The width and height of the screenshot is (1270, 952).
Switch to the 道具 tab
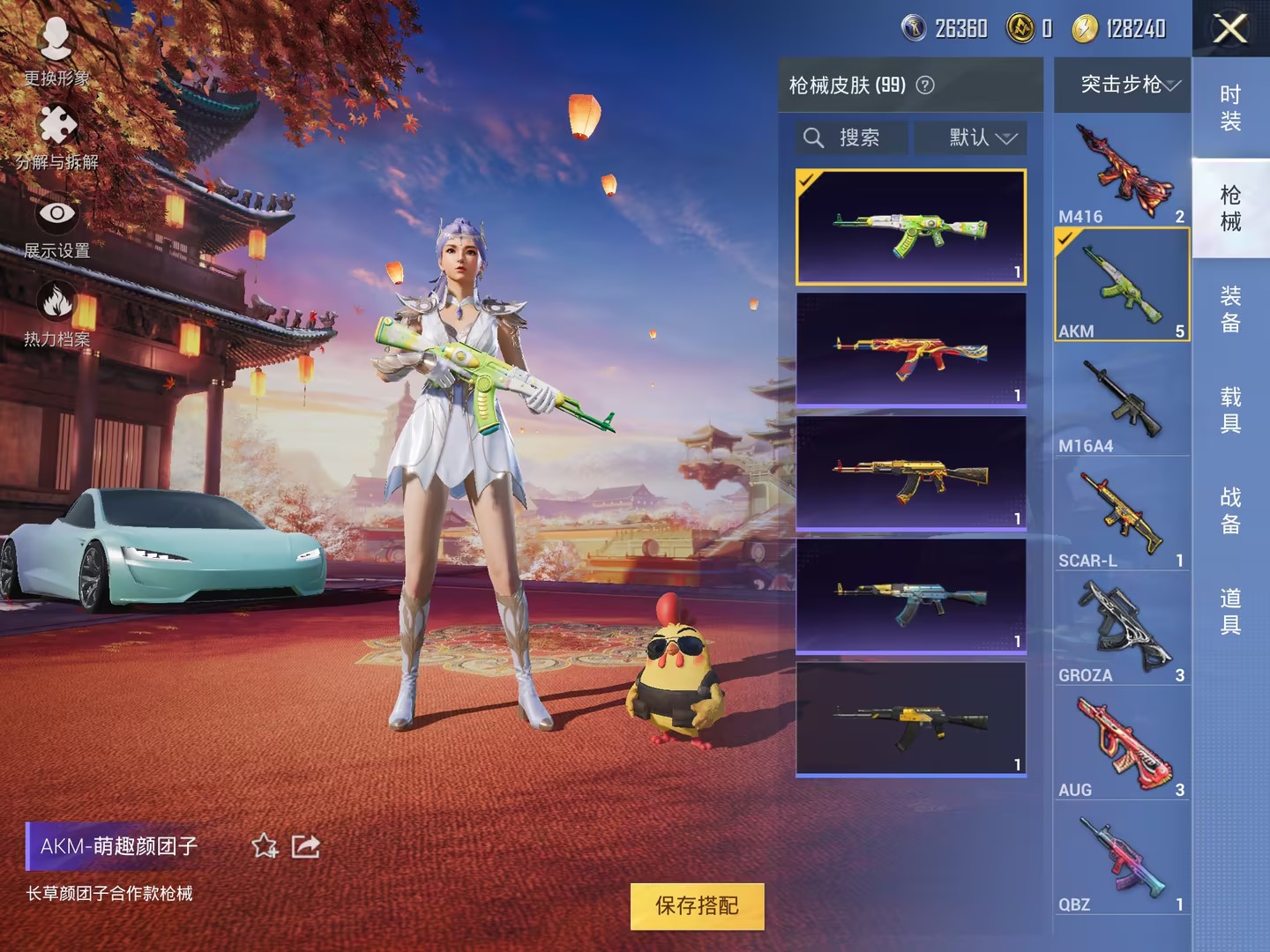point(1230,611)
